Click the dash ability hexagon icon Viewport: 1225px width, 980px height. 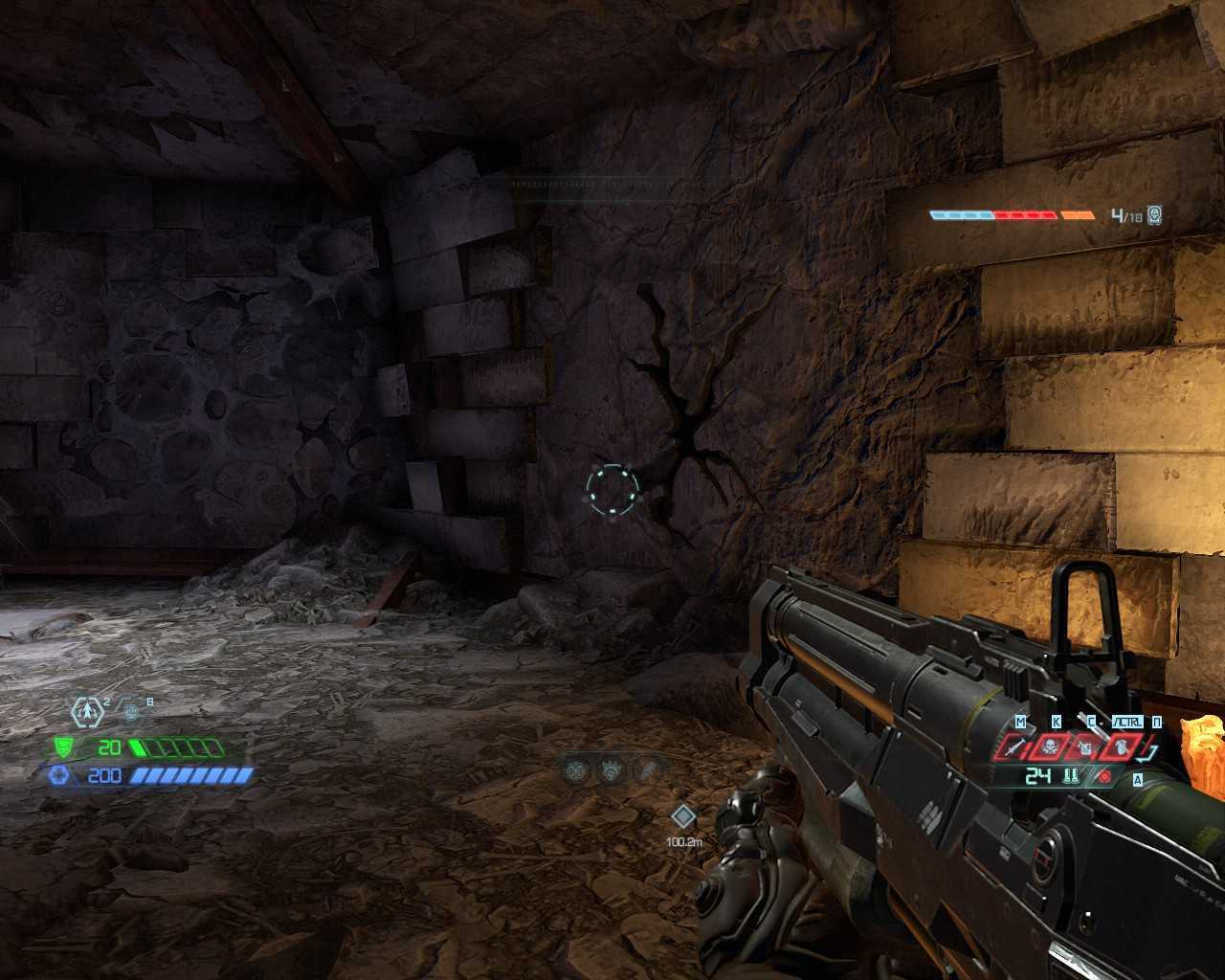click(x=87, y=711)
